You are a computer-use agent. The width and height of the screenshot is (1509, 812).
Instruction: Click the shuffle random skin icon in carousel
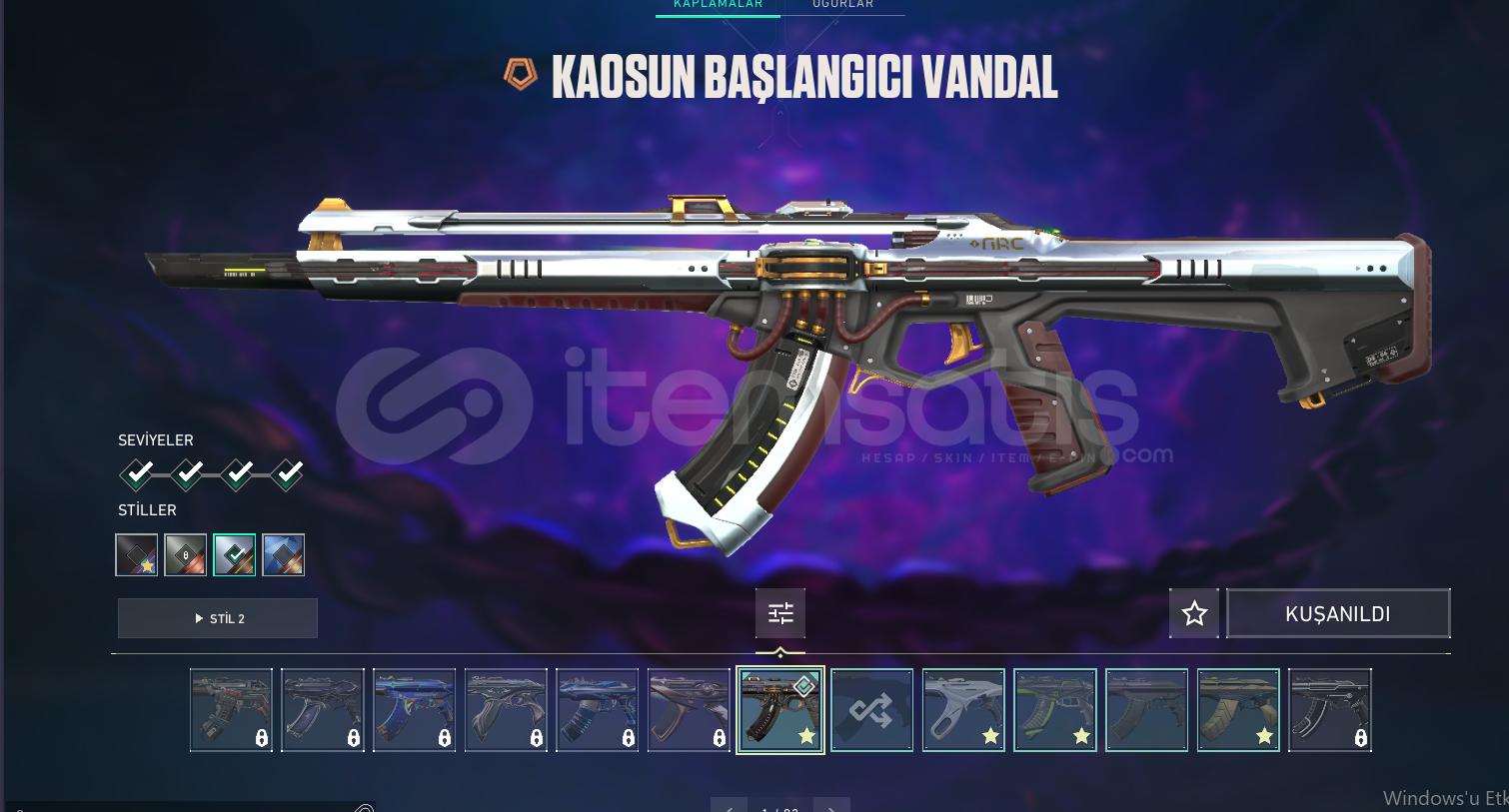click(871, 710)
